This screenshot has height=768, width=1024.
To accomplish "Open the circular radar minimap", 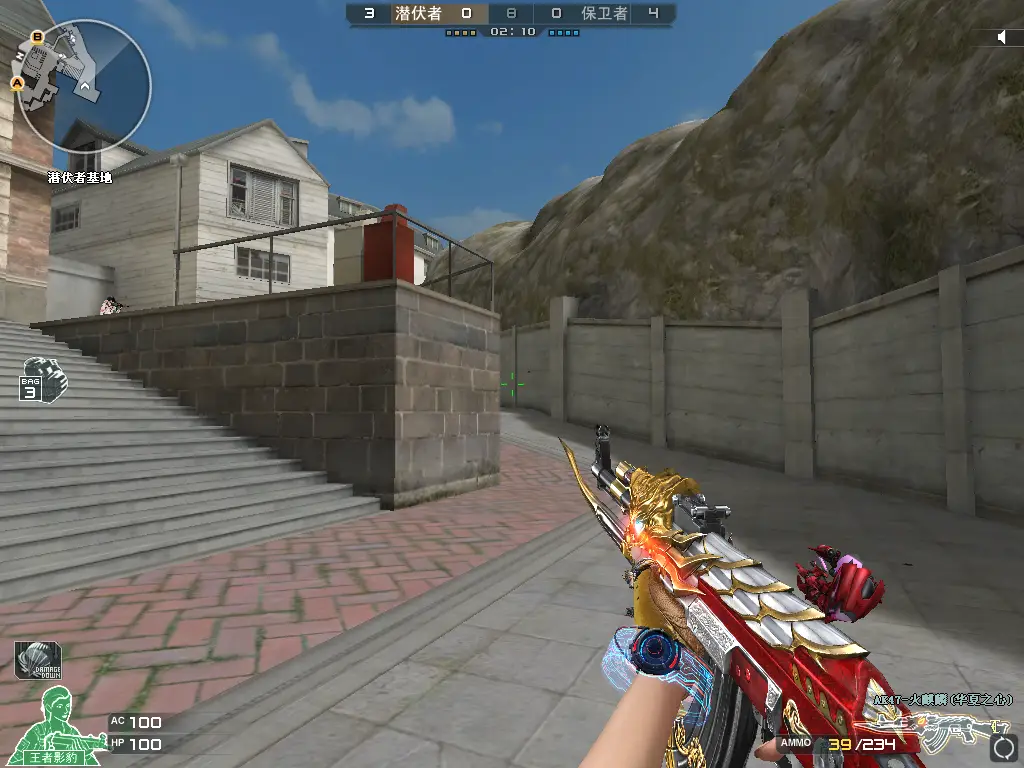I will 84,86.
